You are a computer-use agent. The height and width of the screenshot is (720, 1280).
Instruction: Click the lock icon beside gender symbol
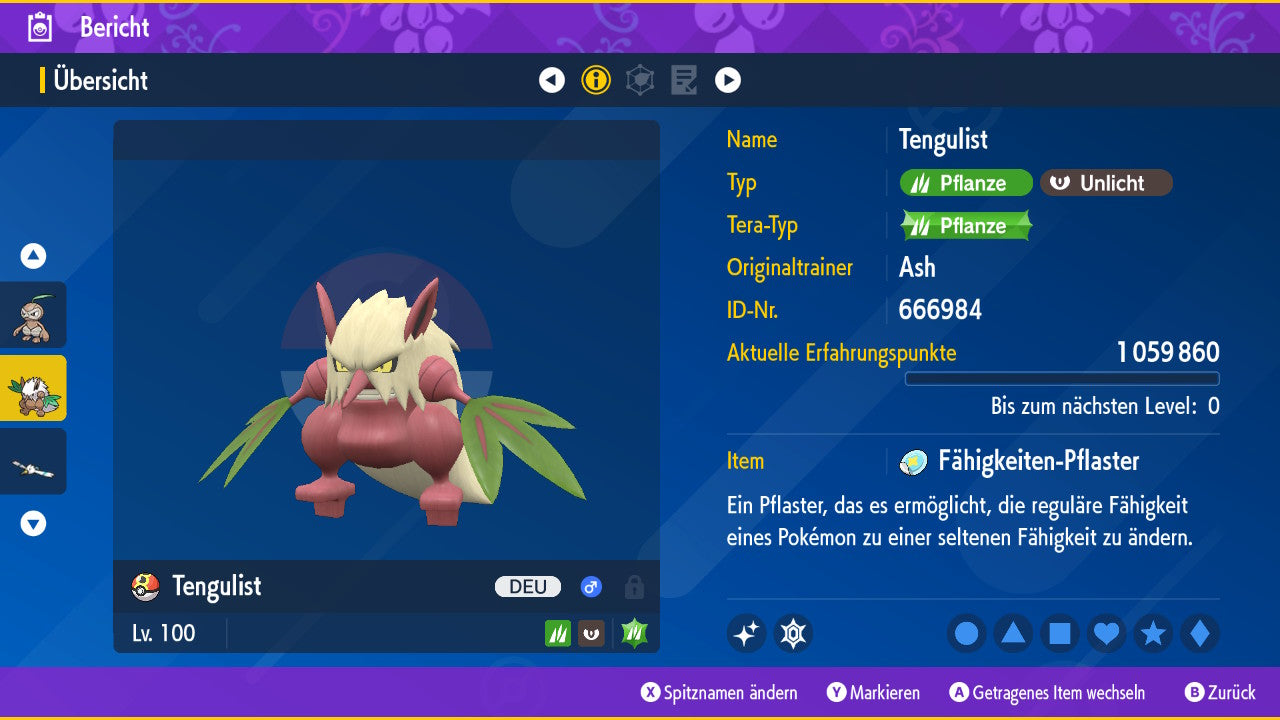click(634, 587)
